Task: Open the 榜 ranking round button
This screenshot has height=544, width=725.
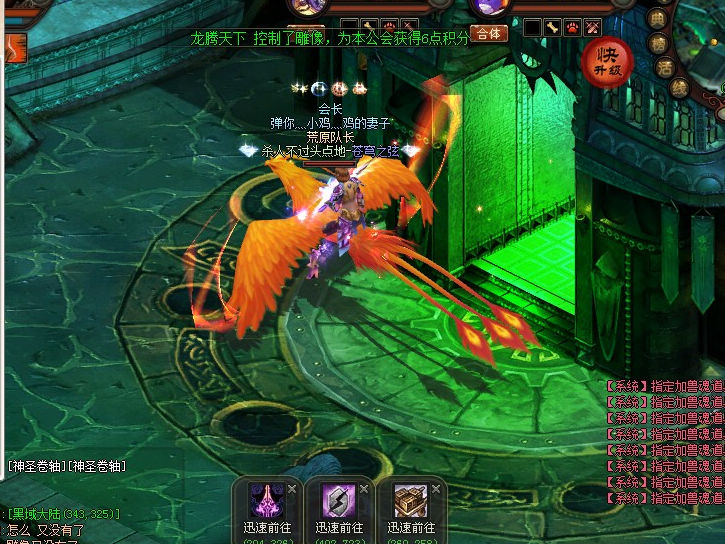Action: (x=659, y=43)
